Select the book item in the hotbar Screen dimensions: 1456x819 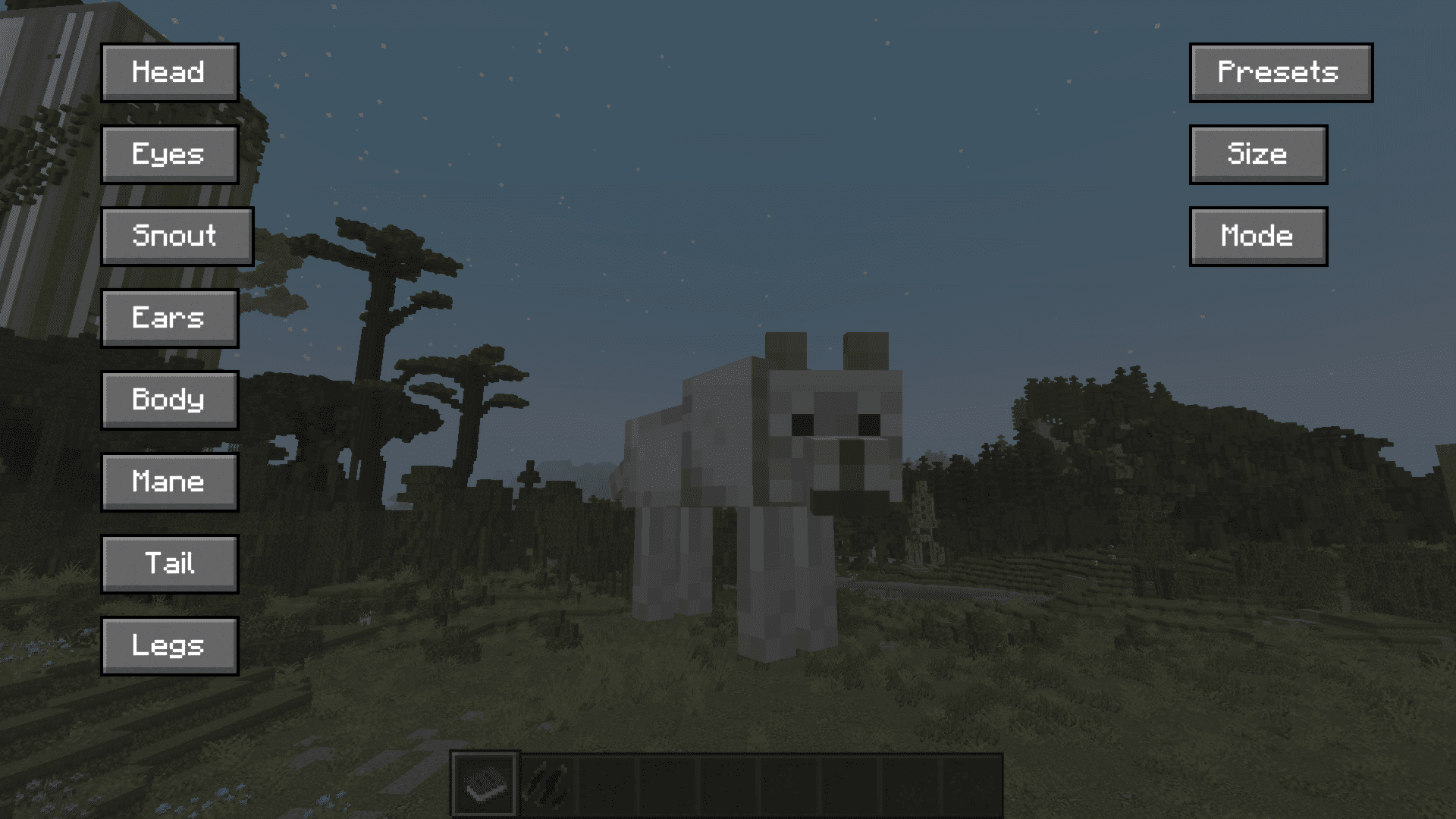point(485,784)
